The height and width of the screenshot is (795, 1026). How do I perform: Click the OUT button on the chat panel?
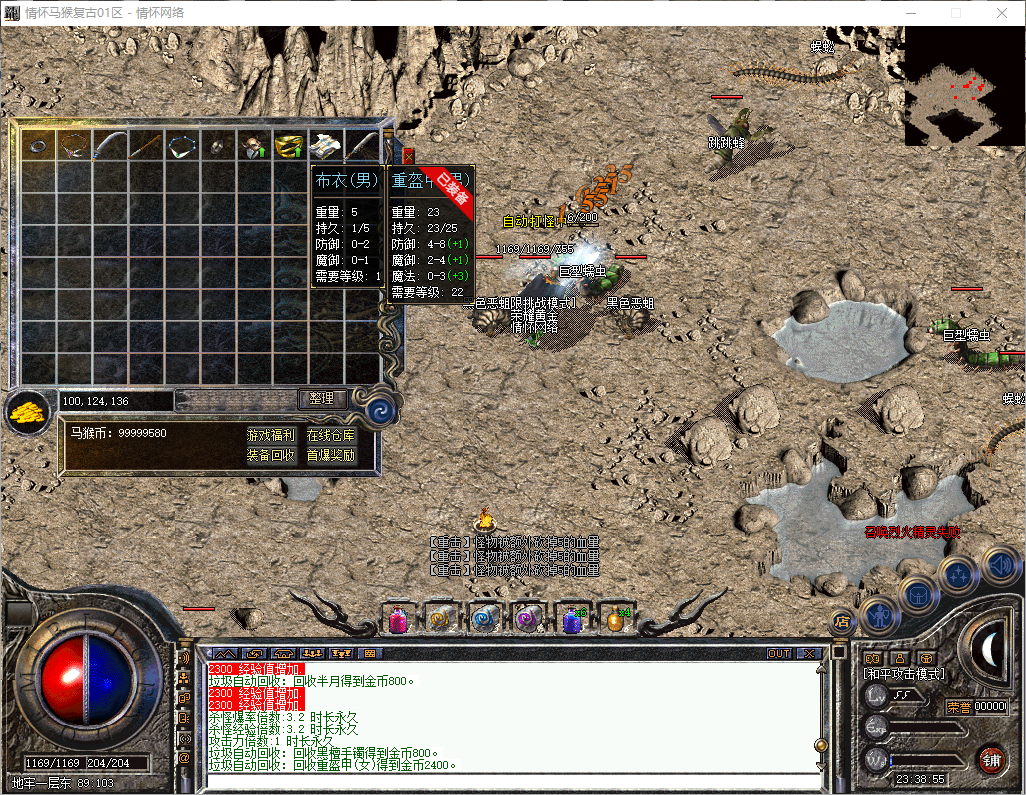(x=779, y=653)
